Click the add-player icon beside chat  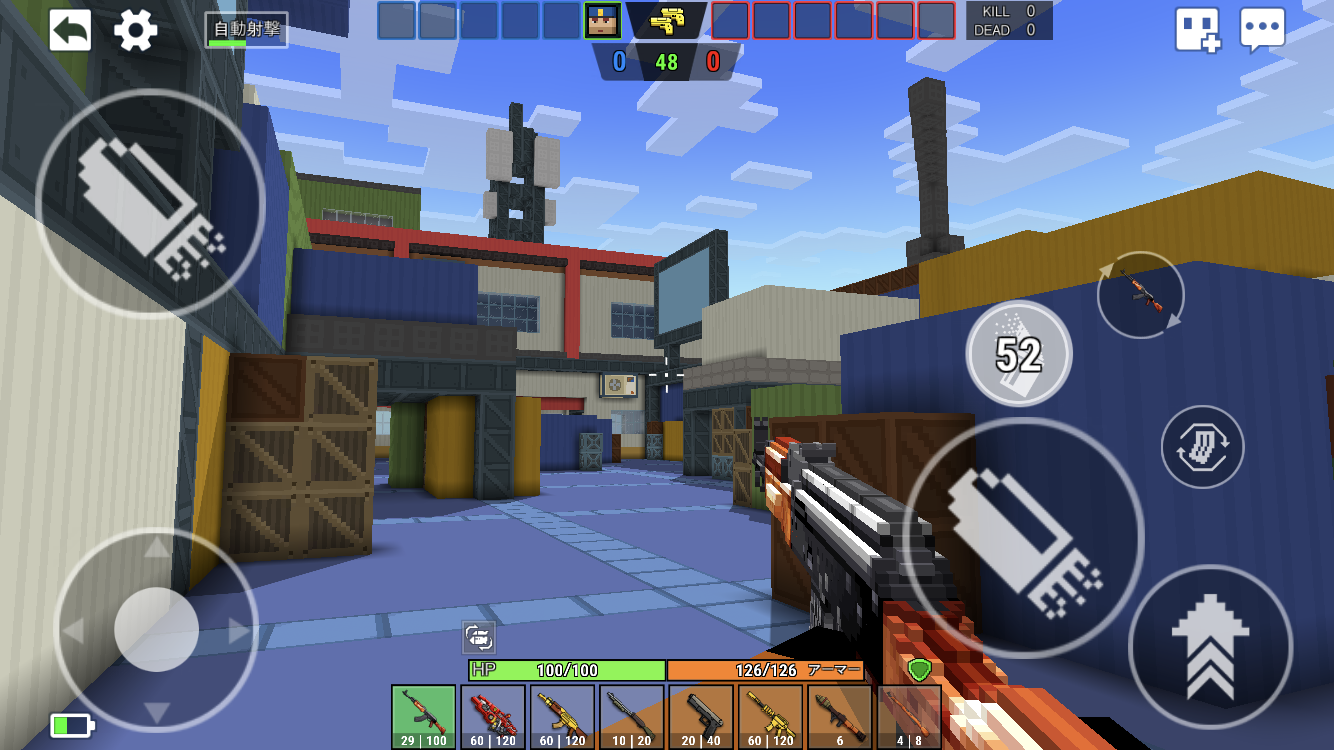coord(1197,31)
